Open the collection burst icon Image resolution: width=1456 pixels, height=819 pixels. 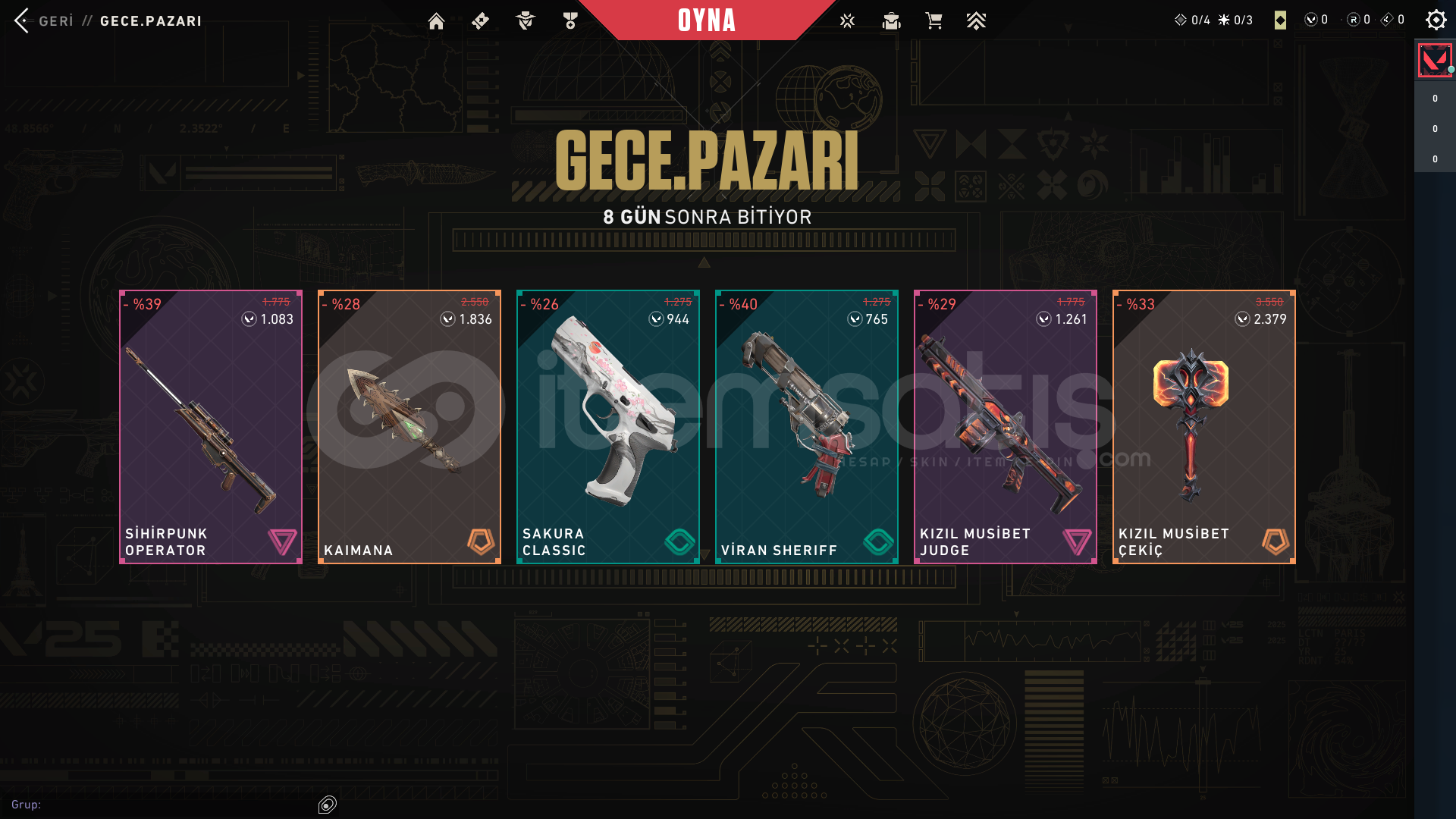tap(847, 21)
